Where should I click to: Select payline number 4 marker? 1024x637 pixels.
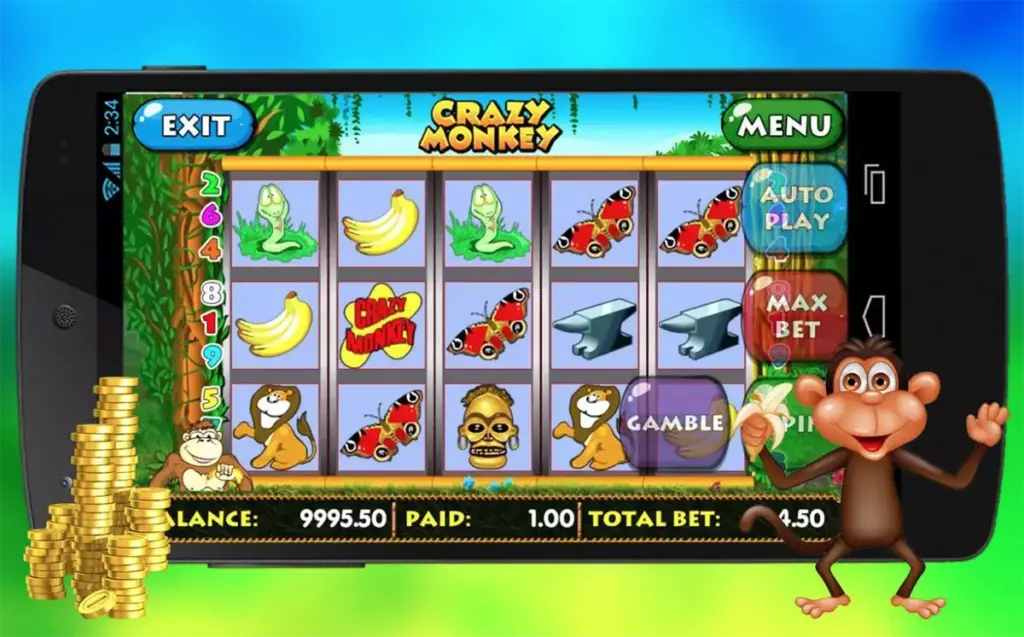click(211, 248)
